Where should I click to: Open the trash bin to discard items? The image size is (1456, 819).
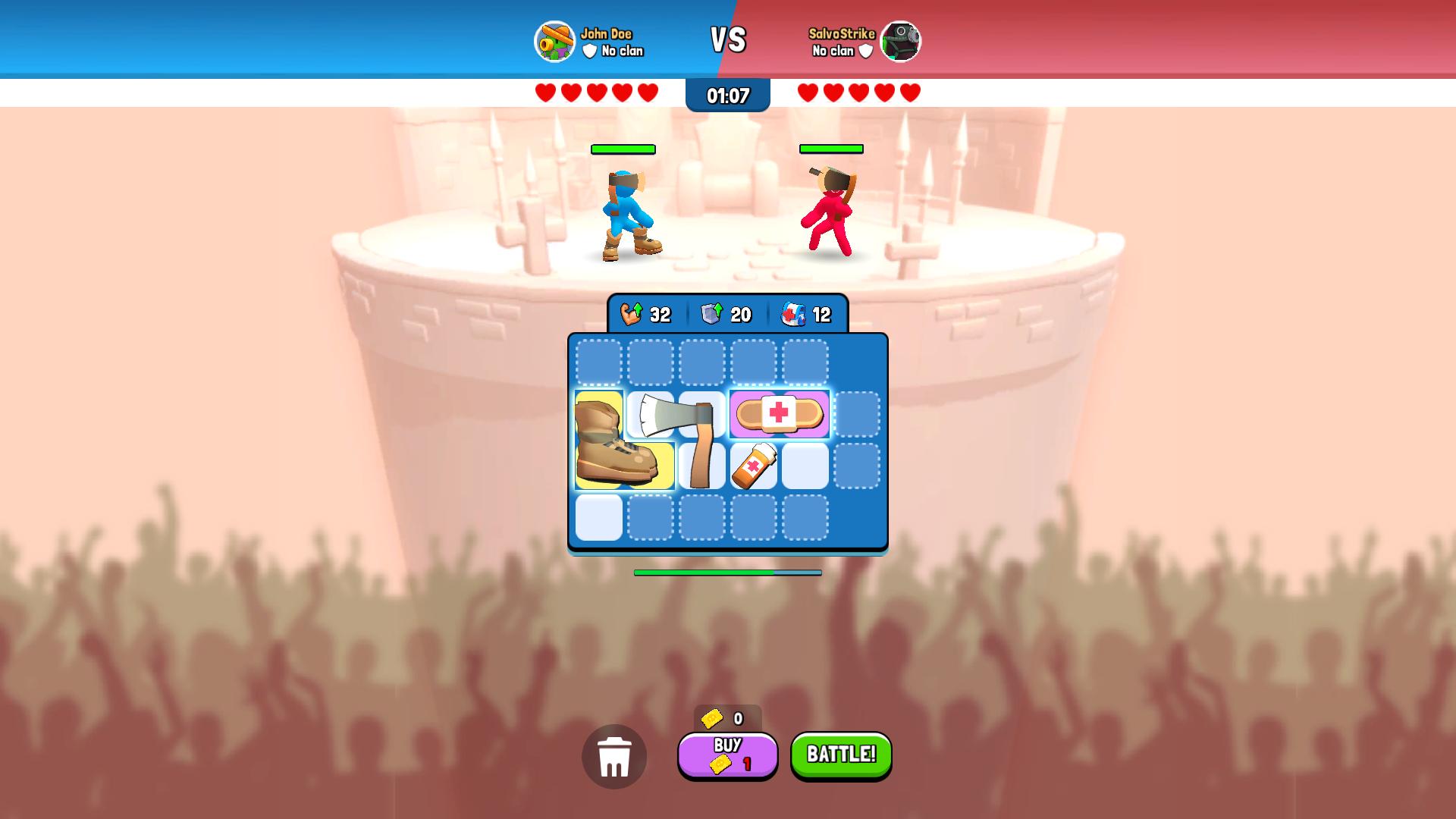614,756
